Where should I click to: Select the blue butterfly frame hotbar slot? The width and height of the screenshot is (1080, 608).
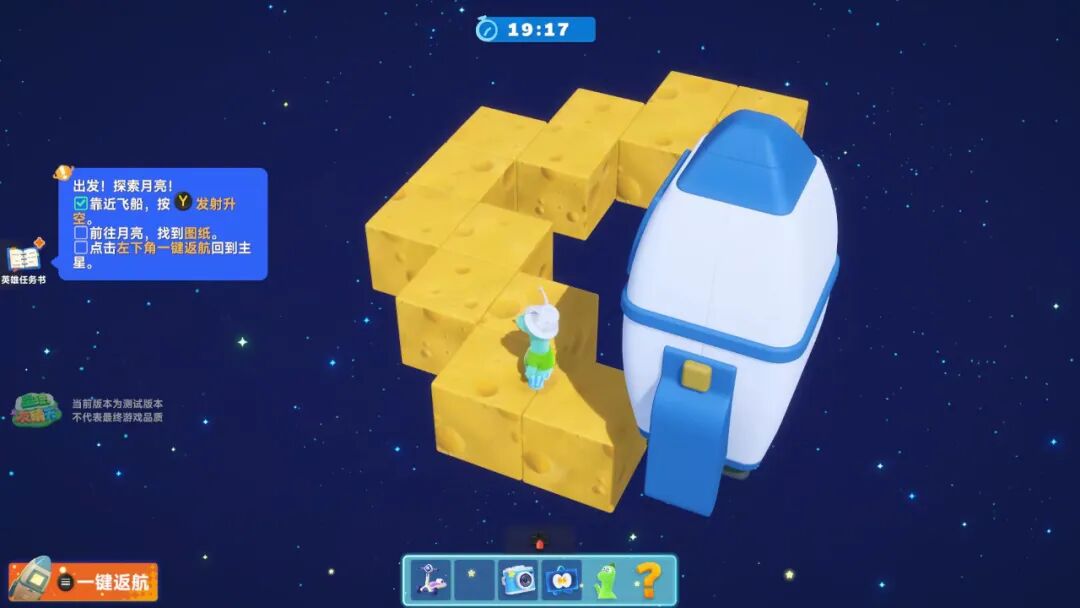point(561,581)
